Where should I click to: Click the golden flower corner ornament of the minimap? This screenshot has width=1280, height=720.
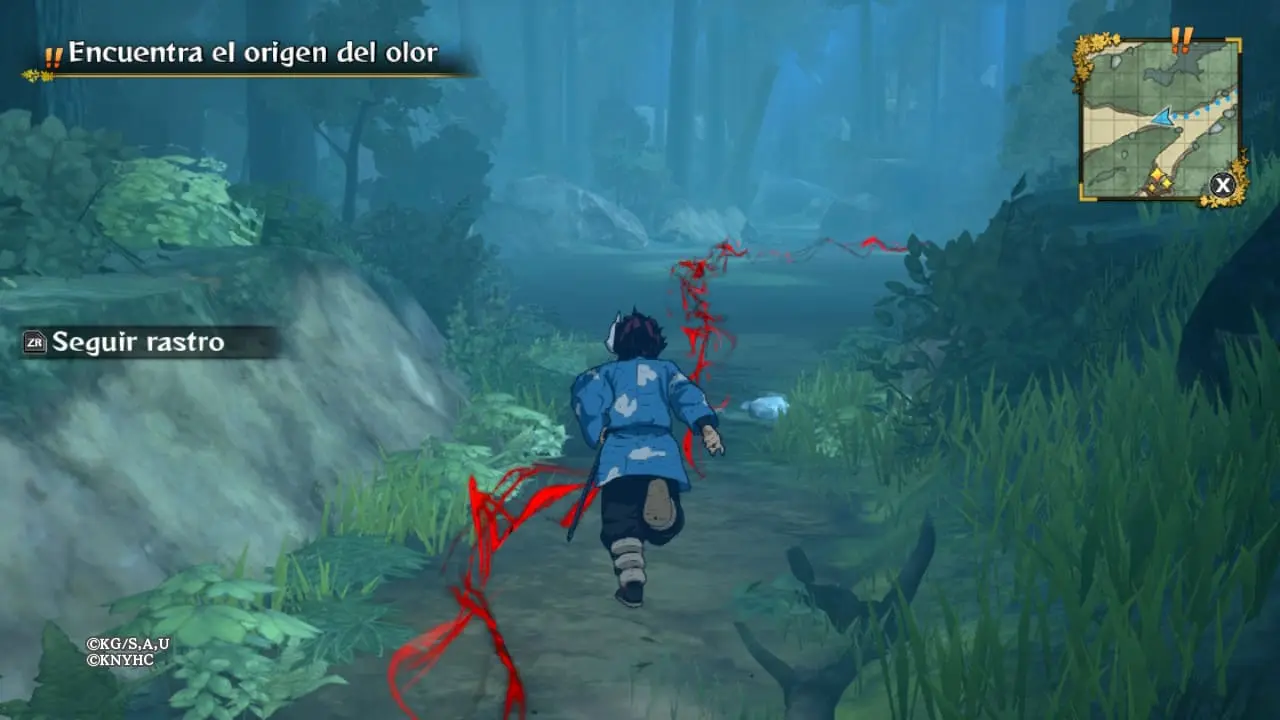(x=1084, y=50)
